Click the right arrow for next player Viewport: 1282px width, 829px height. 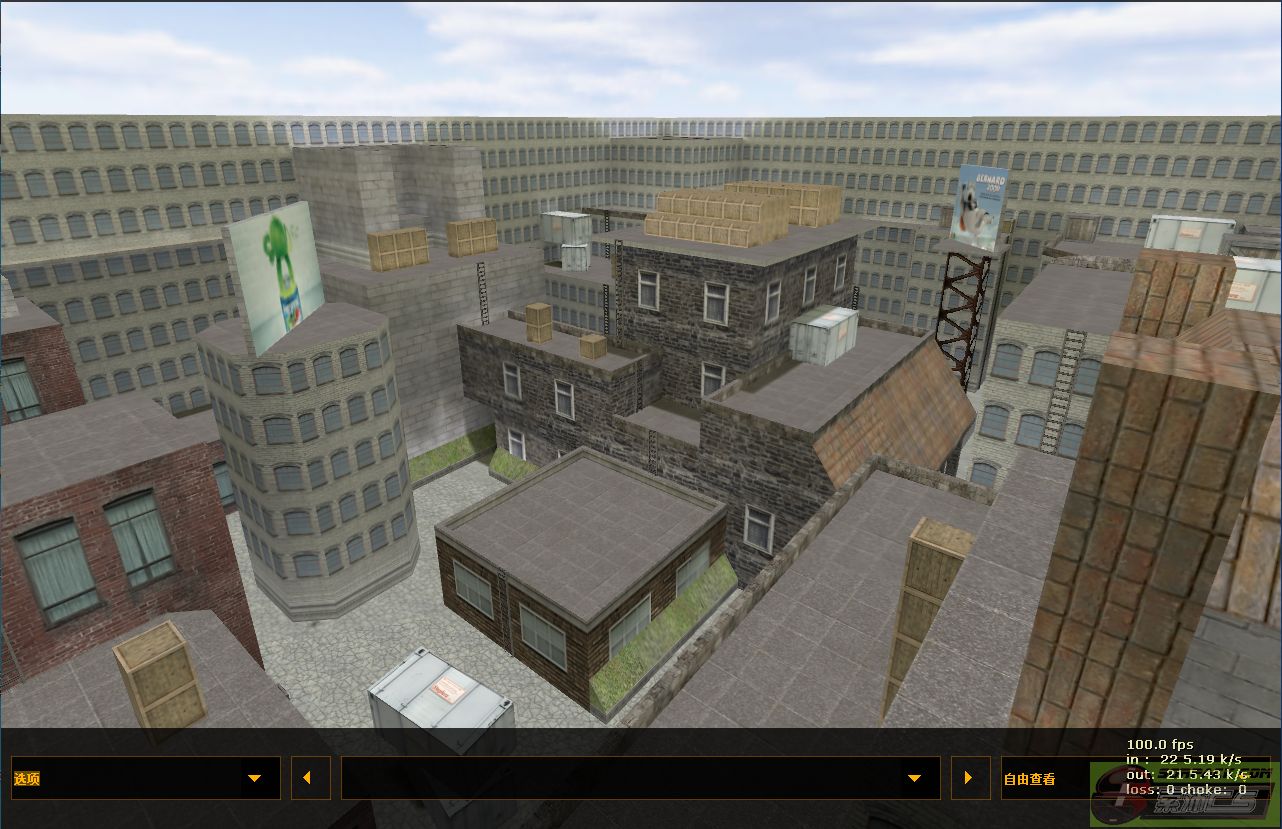pyautogui.click(x=969, y=778)
